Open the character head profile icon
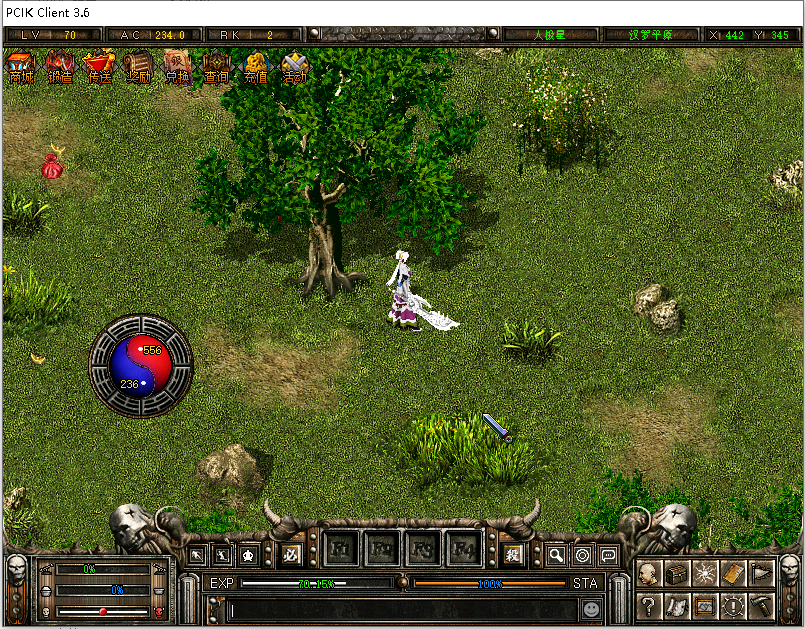Screen dimensions: 806x629 tap(649, 574)
